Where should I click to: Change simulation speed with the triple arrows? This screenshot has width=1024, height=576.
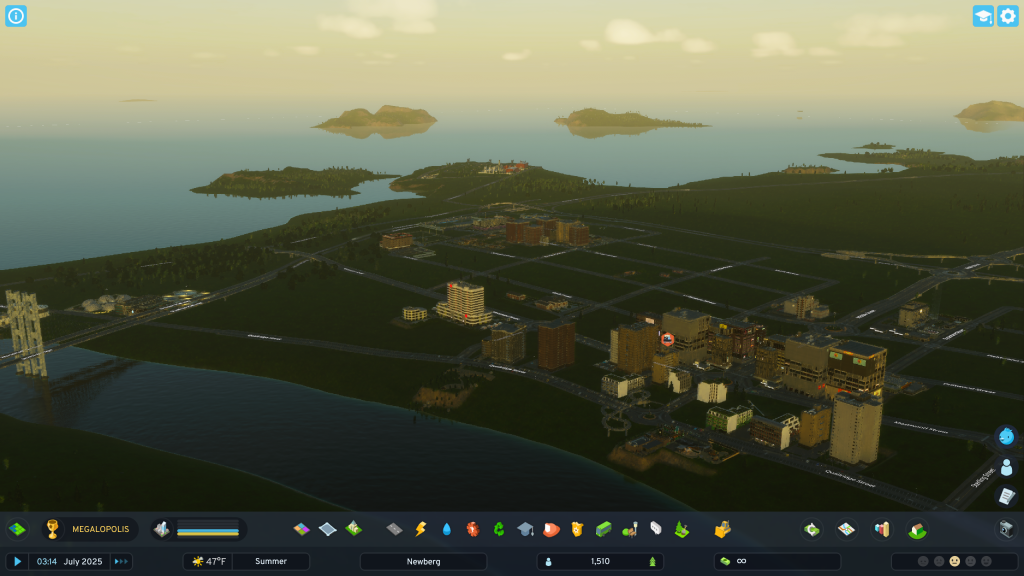tap(121, 562)
